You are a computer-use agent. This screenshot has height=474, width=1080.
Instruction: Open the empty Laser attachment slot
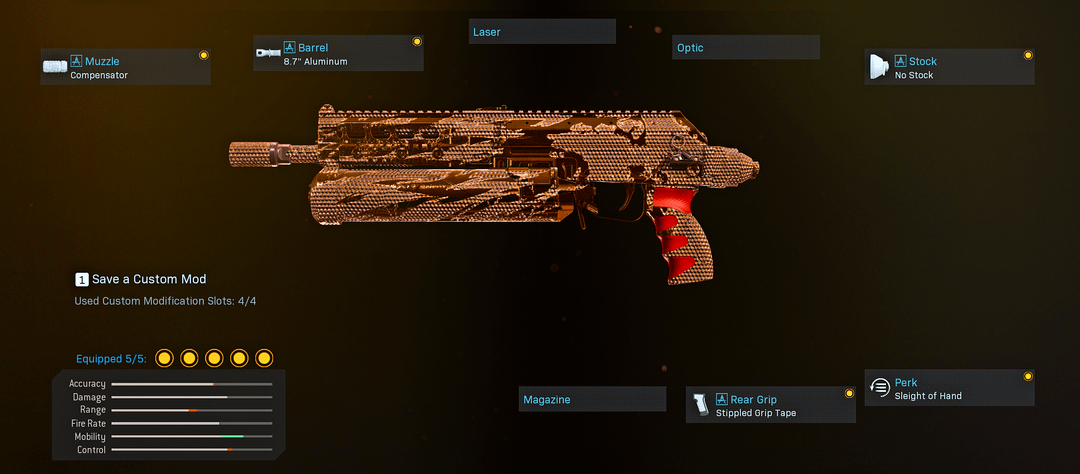[x=542, y=32]
